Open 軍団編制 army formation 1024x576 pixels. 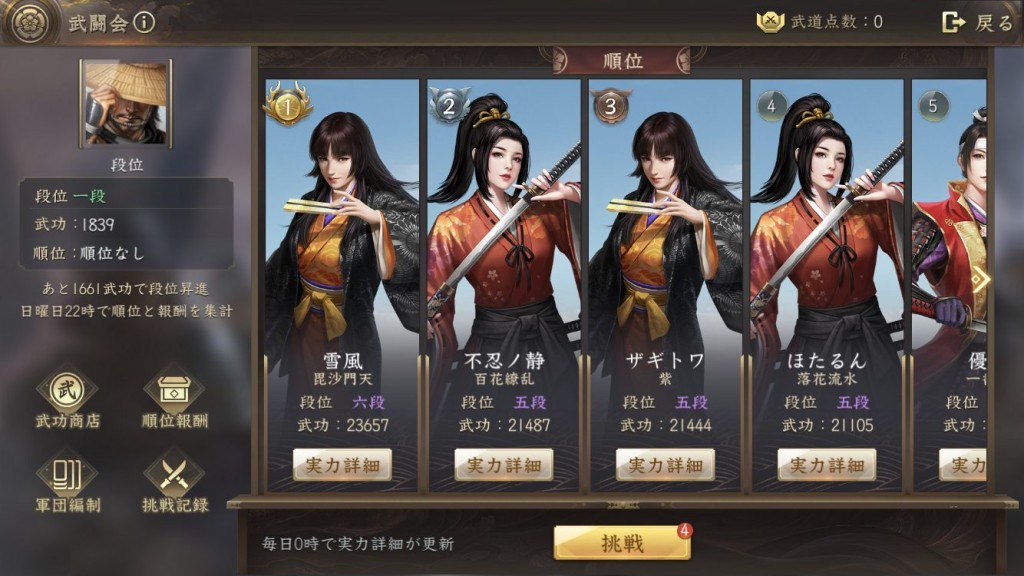(x=68, y=481)
